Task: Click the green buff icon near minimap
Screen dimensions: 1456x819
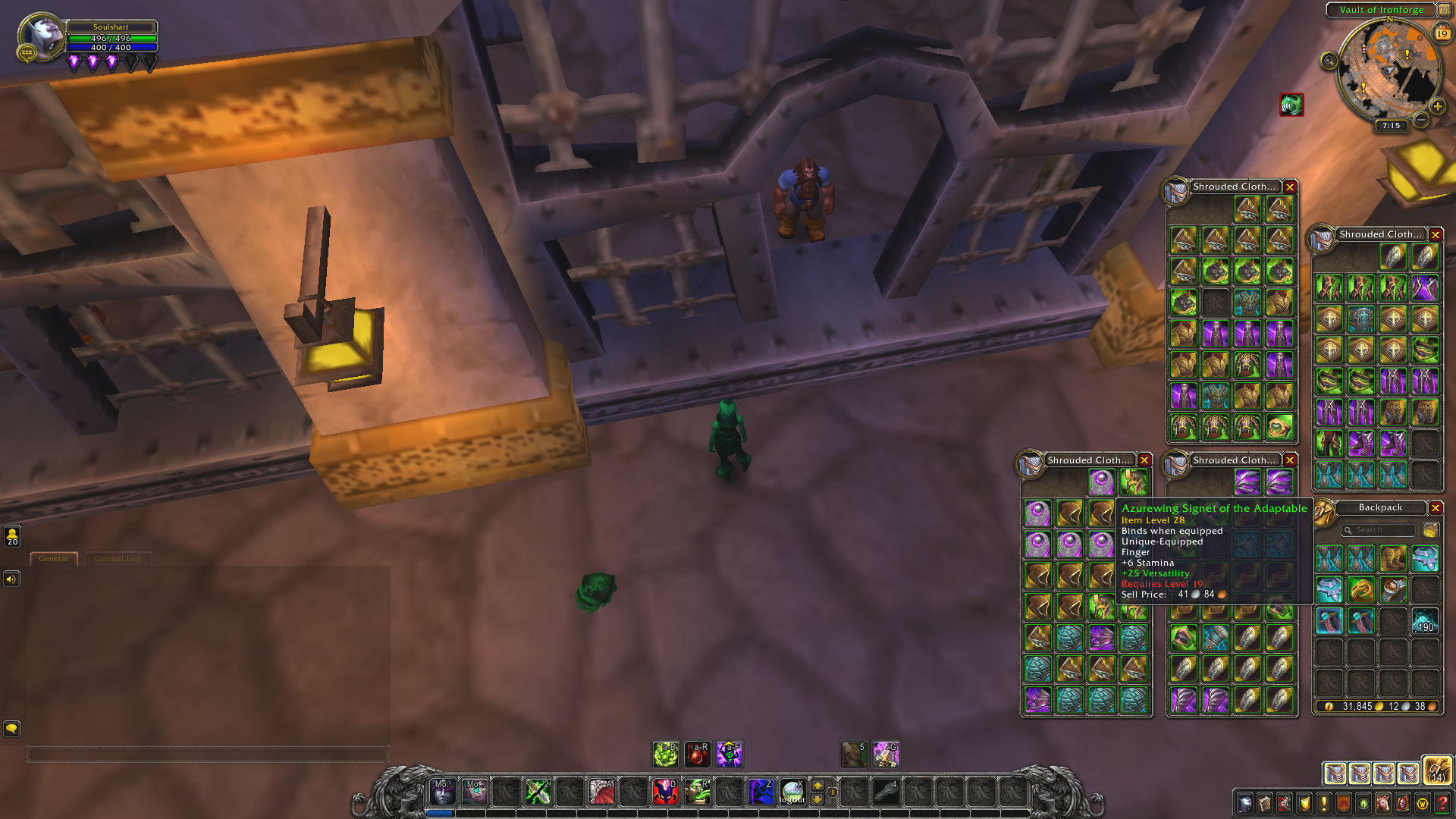Action: [1291, 105]
